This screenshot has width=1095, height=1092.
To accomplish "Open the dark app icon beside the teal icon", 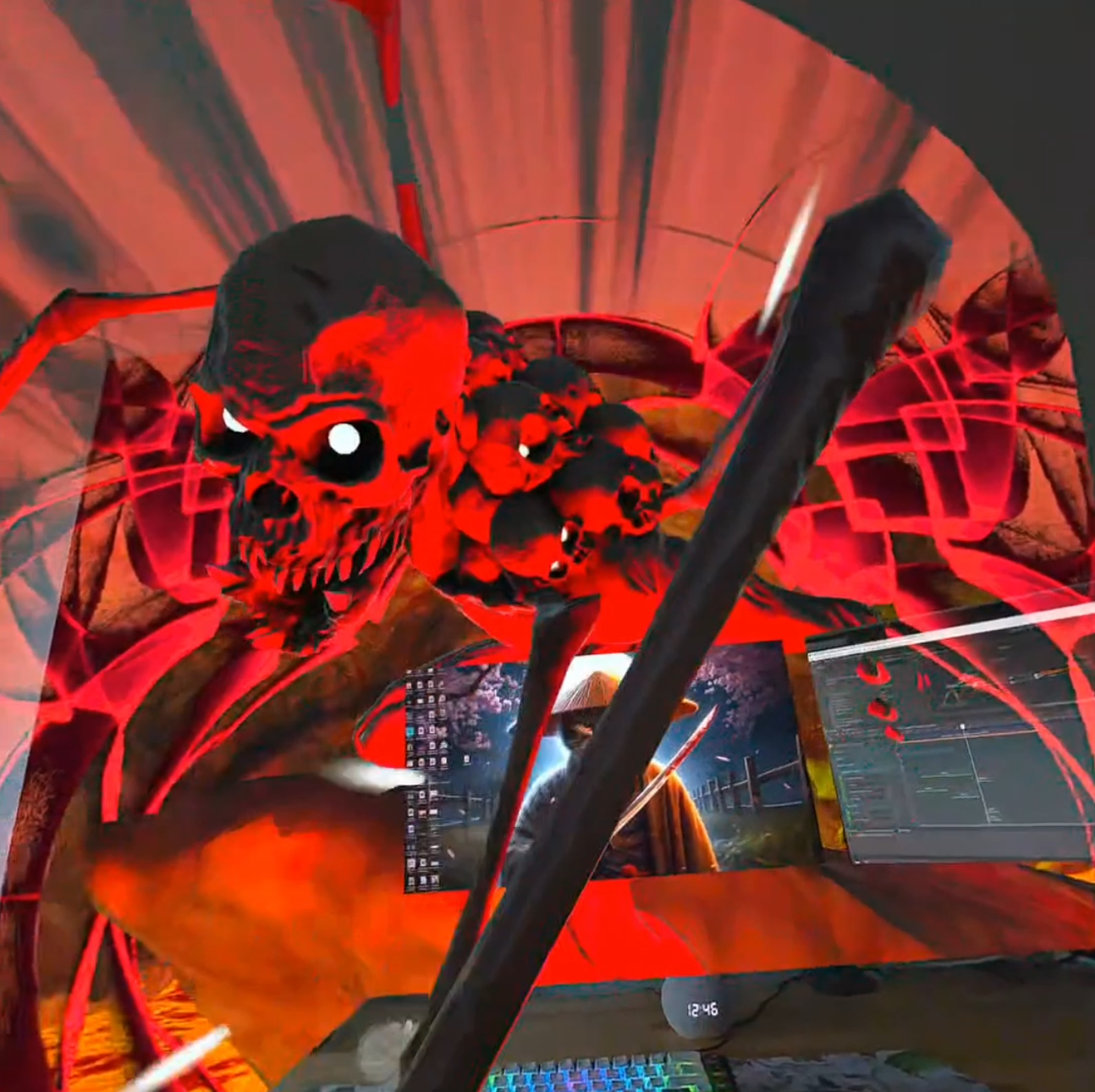I will (421, 731).
